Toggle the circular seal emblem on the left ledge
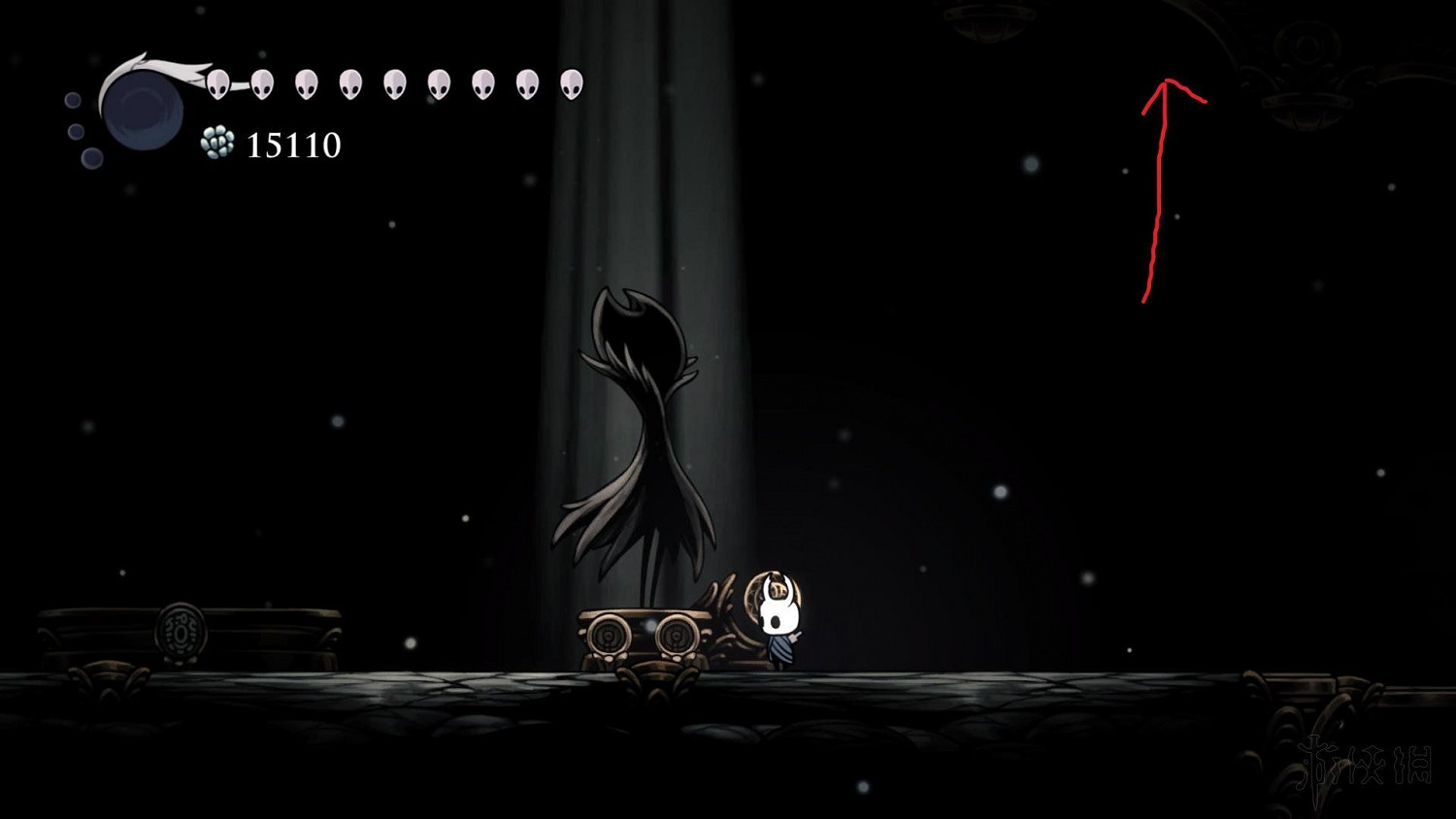The width and height of the screenshot is (1456, 819). (181, 633)
